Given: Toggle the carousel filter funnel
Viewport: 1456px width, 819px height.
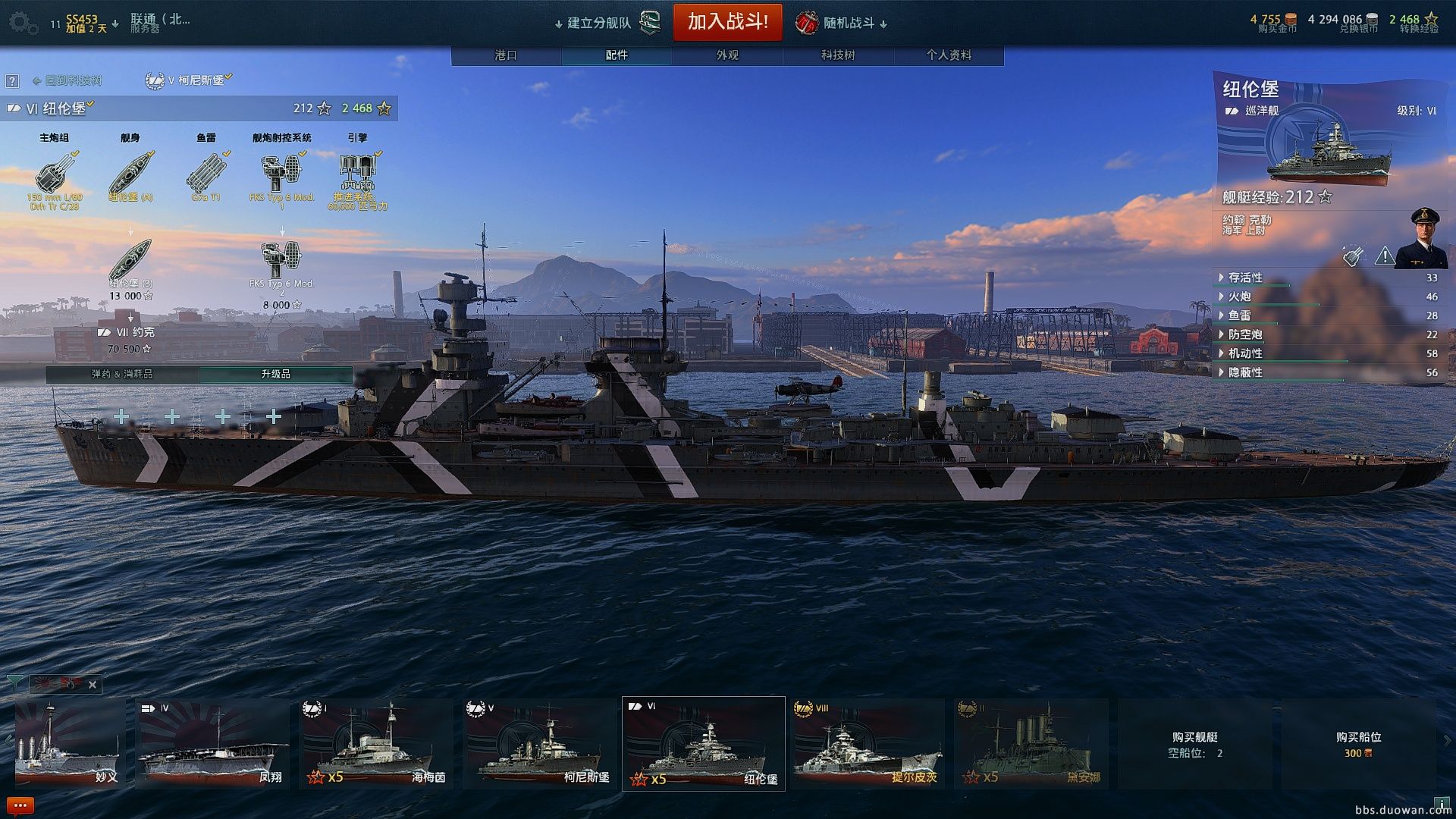Looking at the screenshot, I should pos(15,683).
